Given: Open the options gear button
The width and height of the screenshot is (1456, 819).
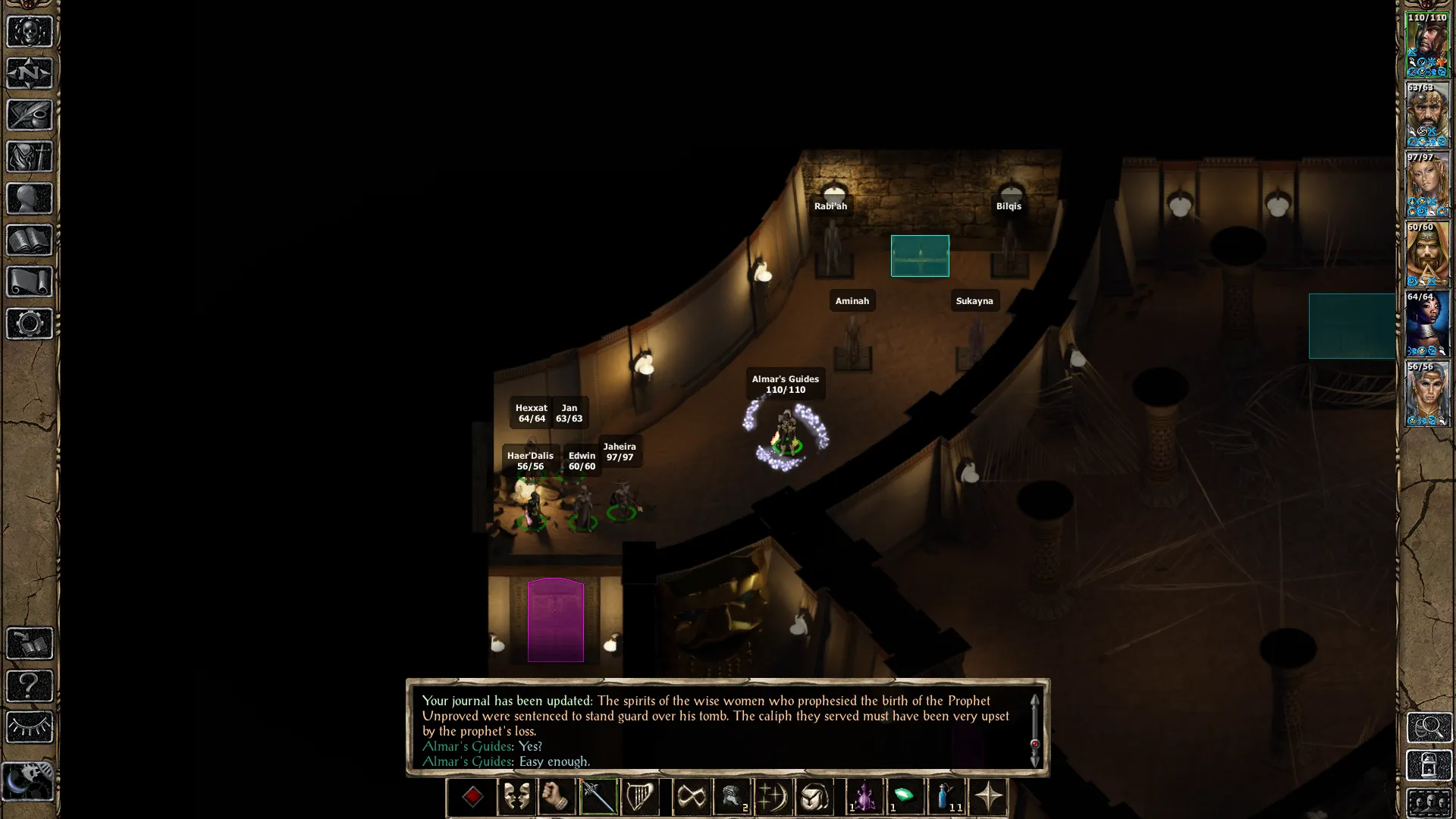Looking at the screenshot, I should (30, 324).
